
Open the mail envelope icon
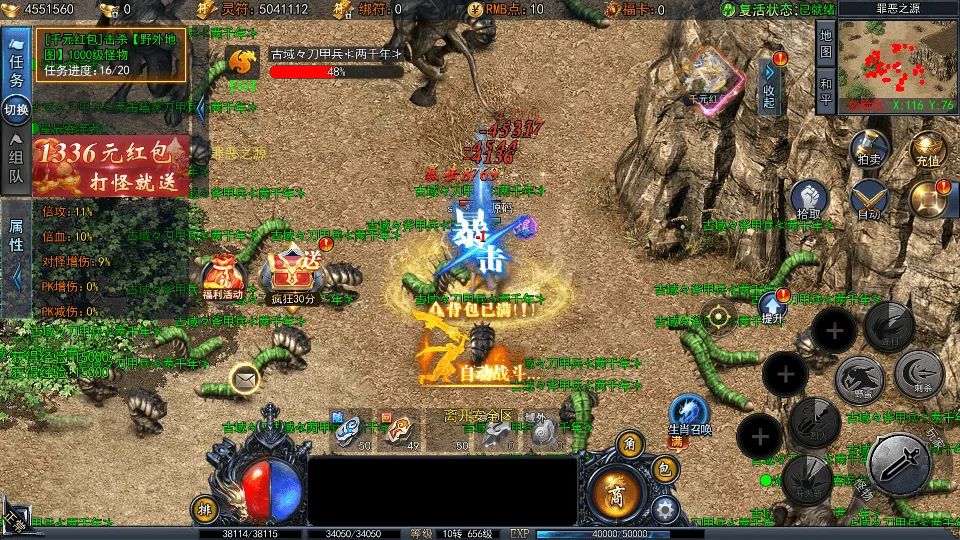click(243, 378)
